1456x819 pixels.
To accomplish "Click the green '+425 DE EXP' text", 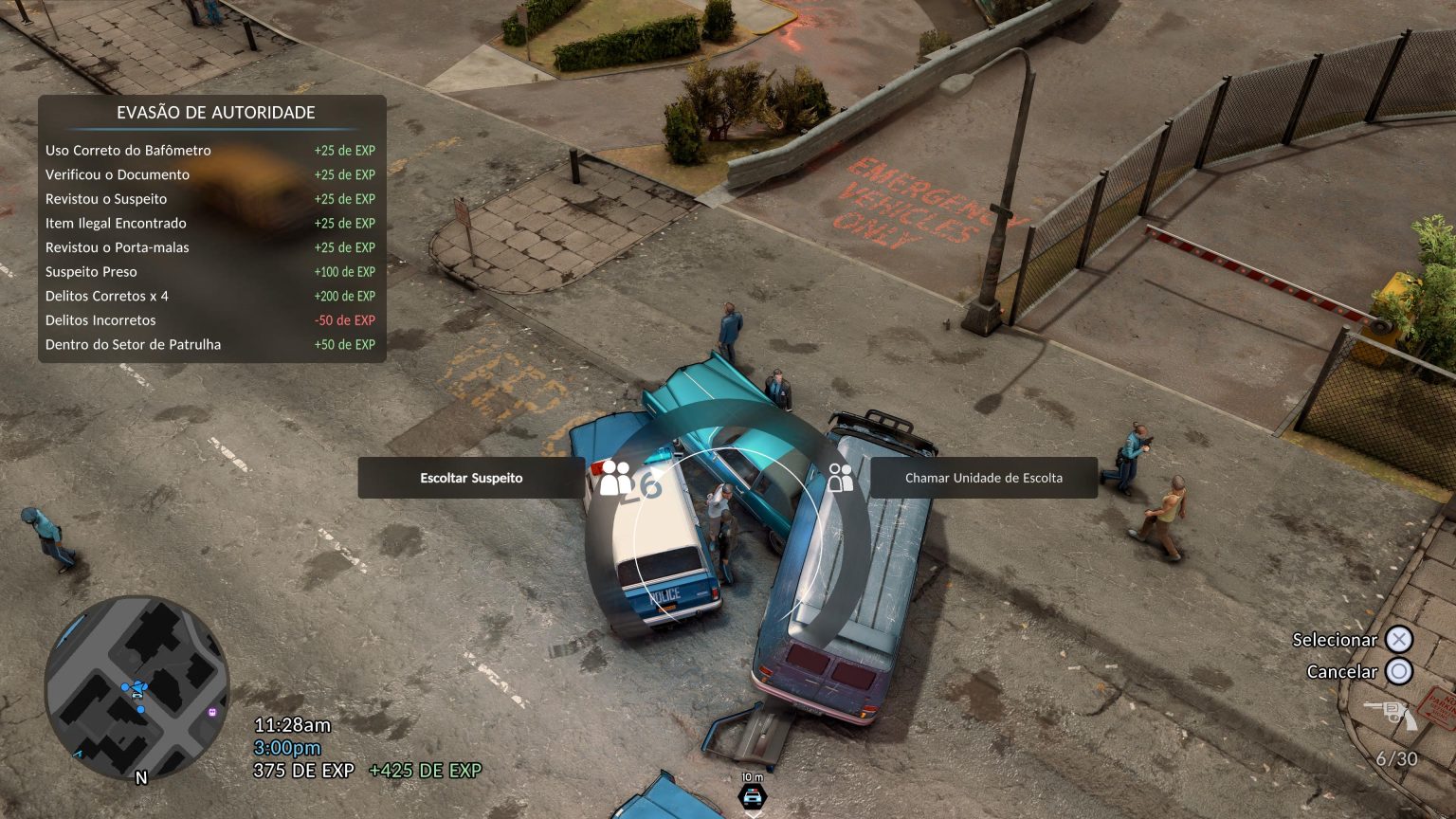I will click(x=425, y=769).
